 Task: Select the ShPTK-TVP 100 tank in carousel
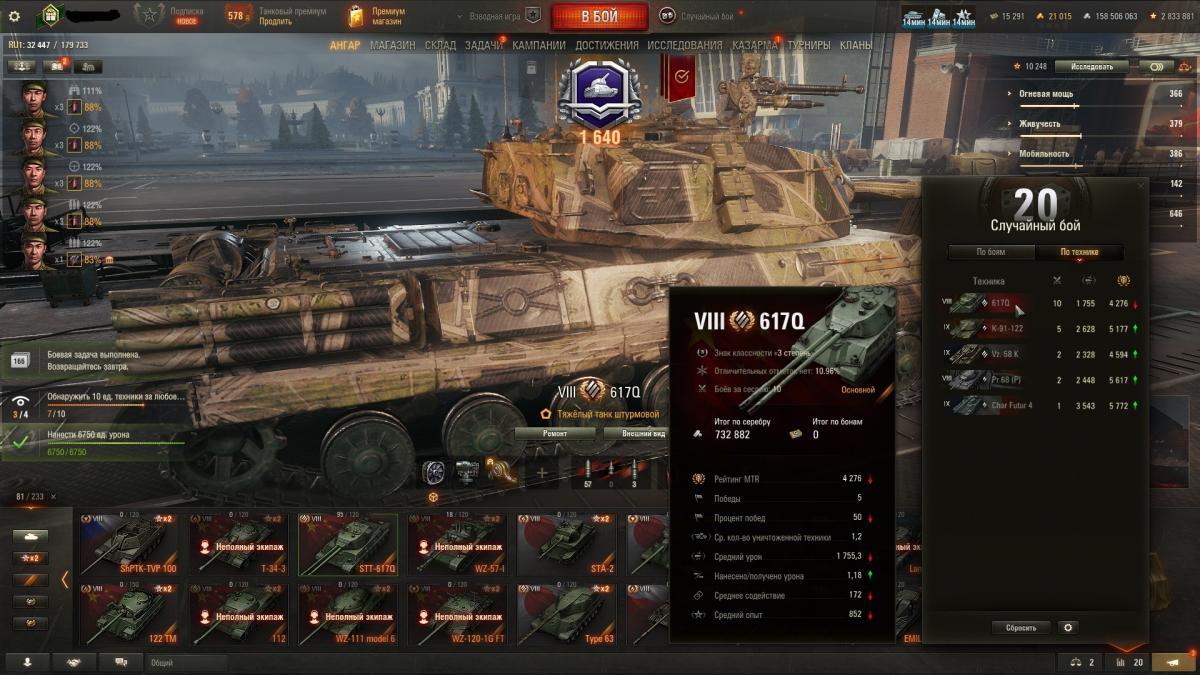(128, 544)
